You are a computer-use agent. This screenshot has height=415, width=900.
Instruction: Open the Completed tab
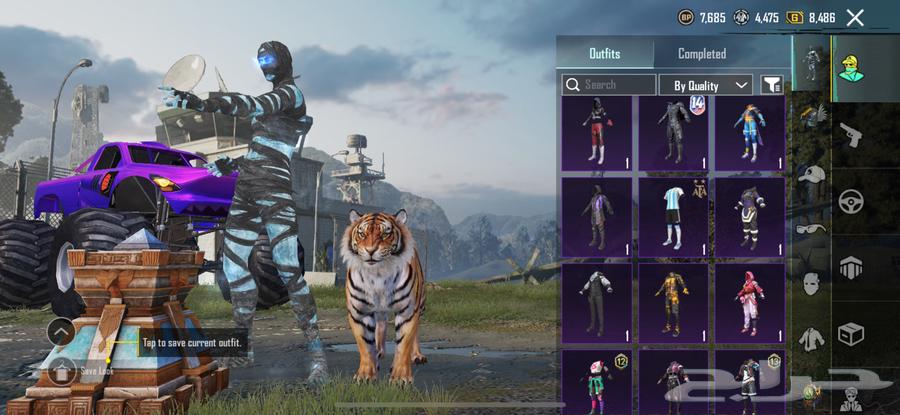click(x=702, y=54)
